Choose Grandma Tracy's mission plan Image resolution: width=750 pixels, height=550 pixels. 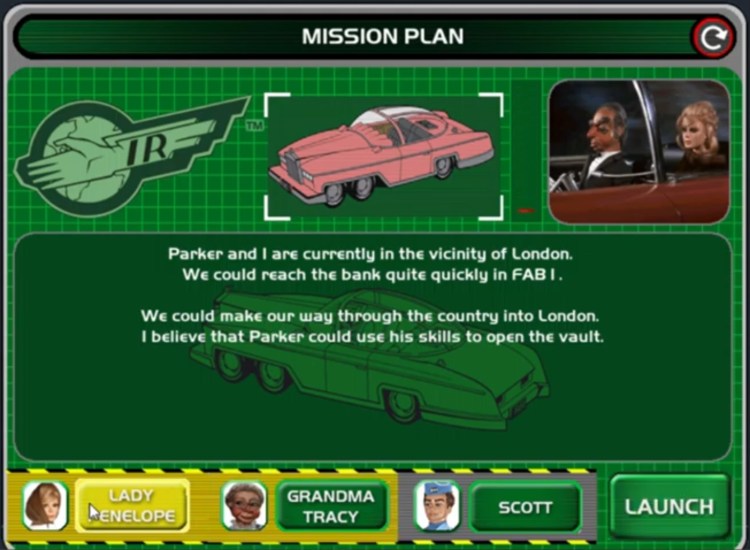tap(330, 506)
